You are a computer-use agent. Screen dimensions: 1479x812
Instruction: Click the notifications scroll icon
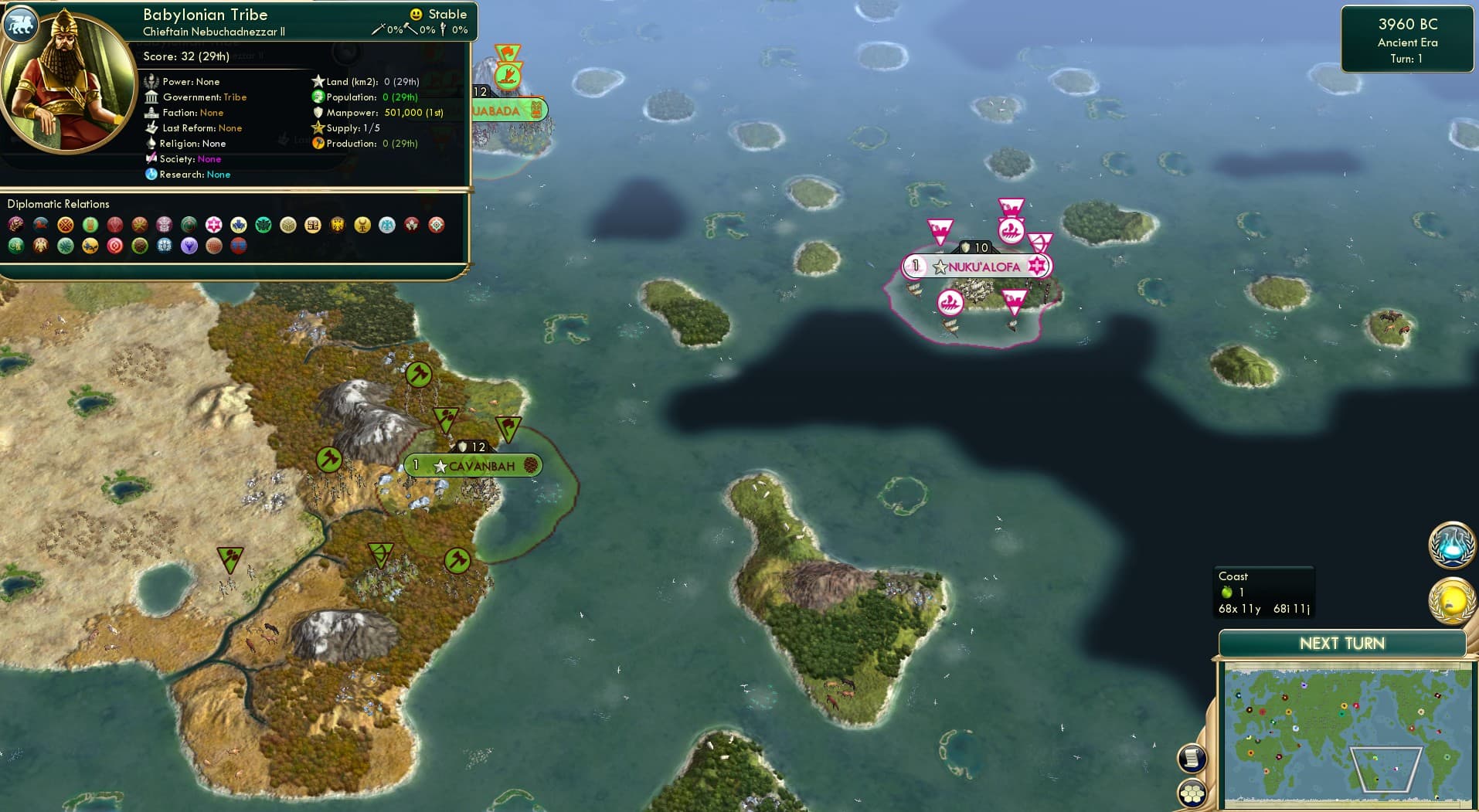1192,759
